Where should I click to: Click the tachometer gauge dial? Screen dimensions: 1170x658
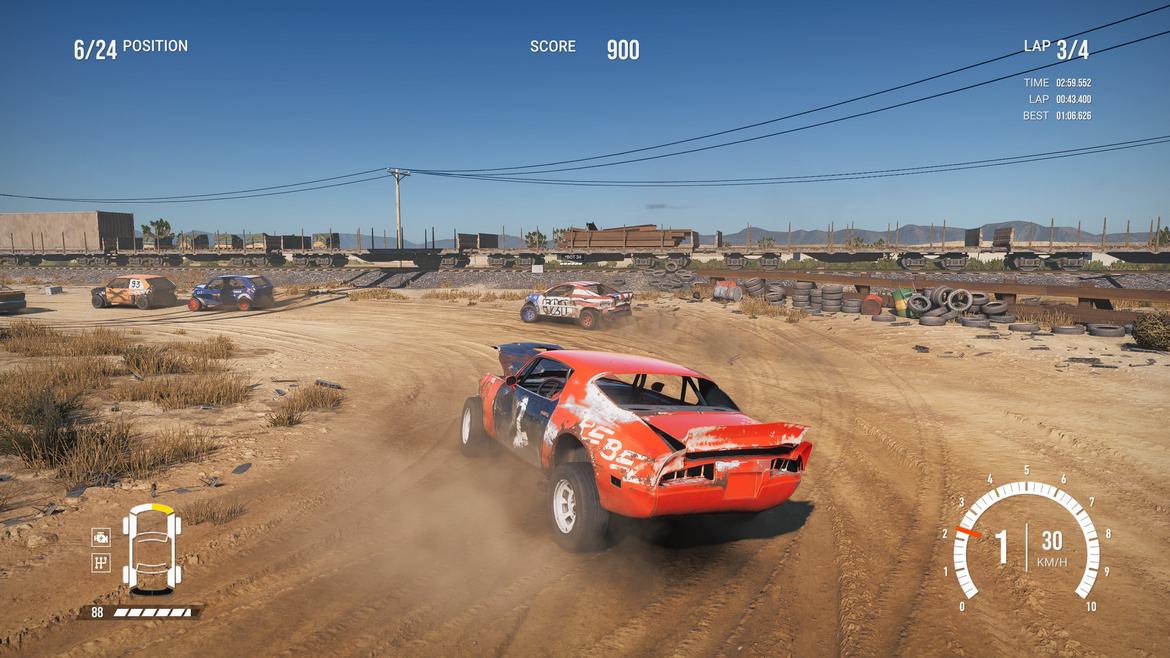(x=1025, y=540)
